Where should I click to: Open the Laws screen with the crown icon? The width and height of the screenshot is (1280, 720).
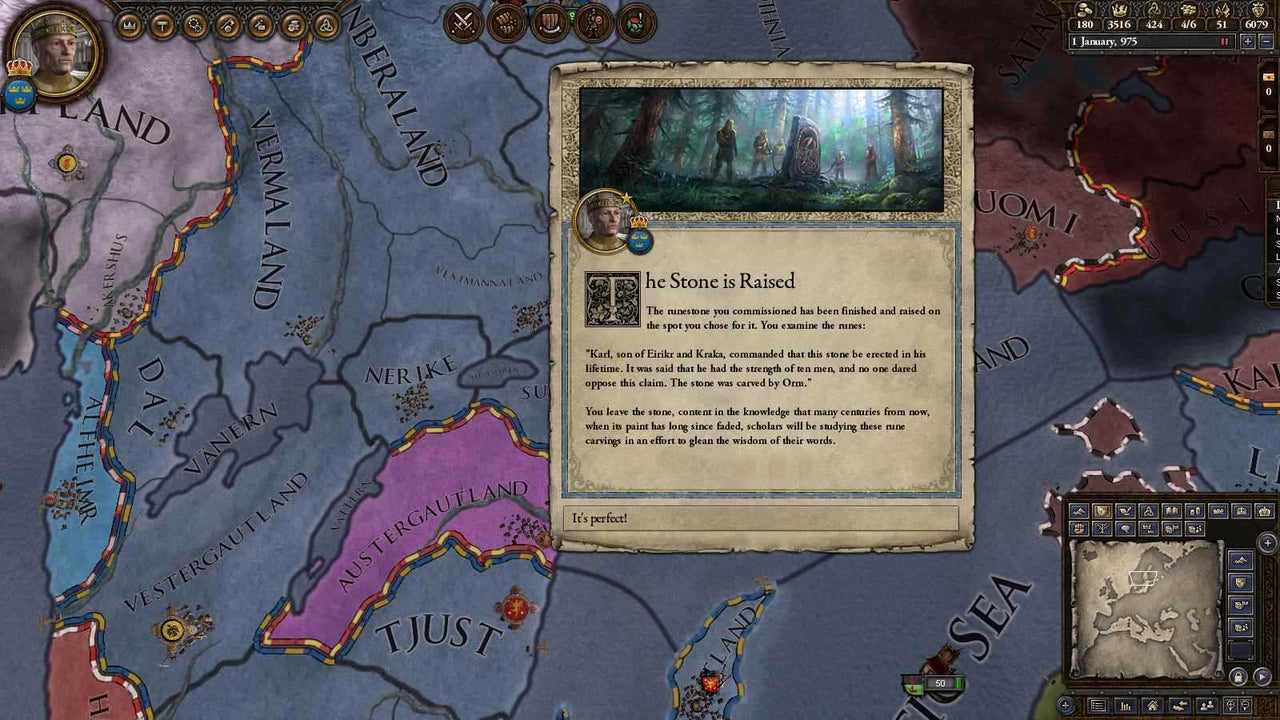click(128, 22)
